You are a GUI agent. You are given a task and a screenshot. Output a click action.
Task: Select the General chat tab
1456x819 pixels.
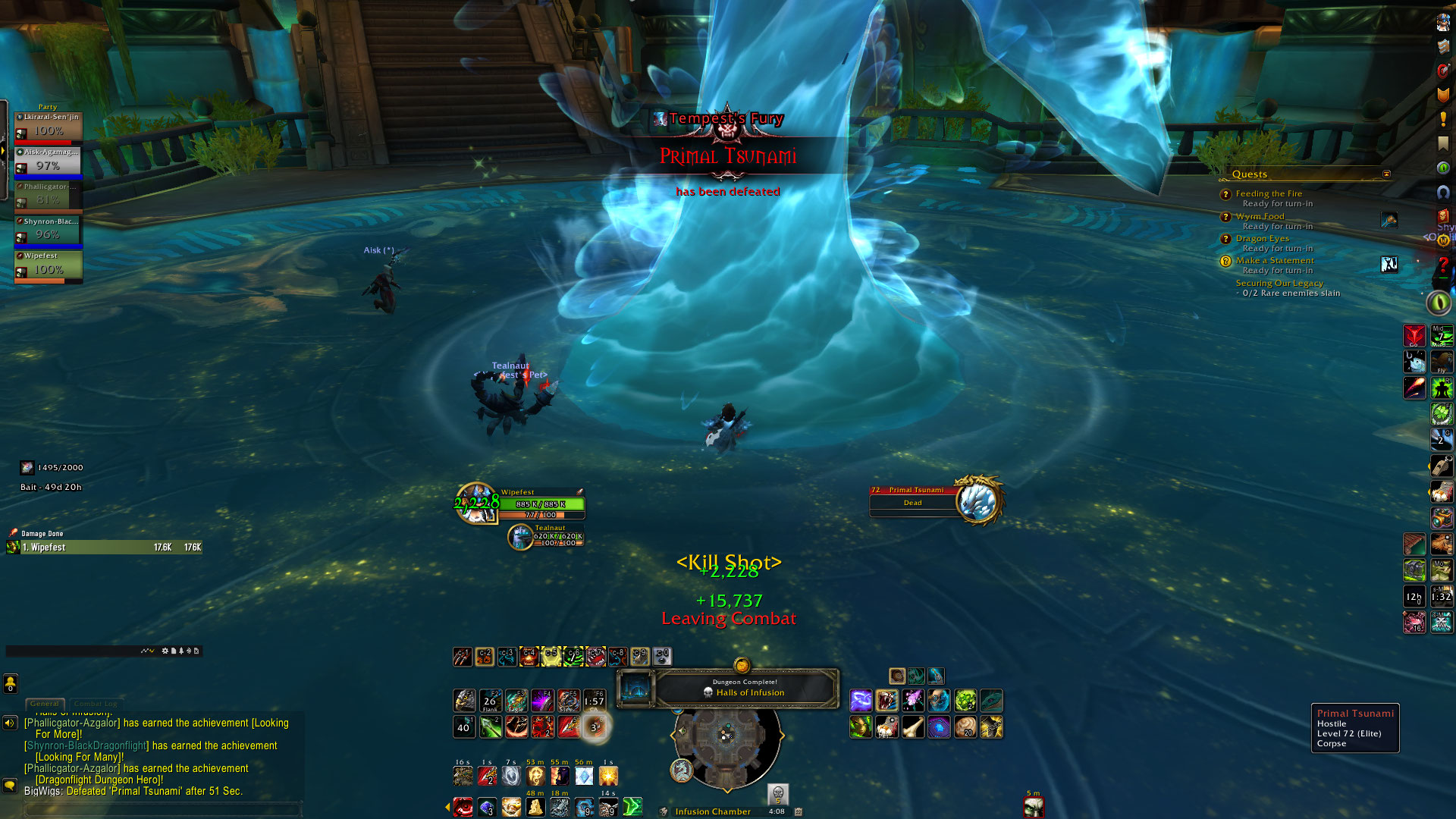point(45,704)
